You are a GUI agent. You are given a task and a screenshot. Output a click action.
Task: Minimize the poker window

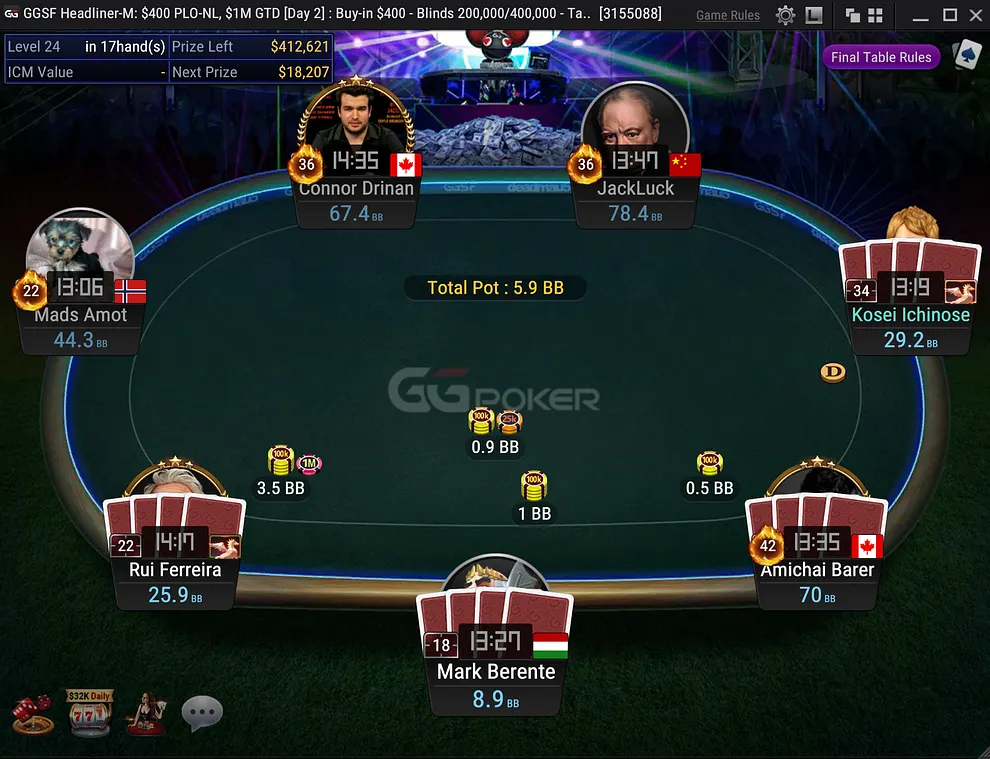(924, 15)
